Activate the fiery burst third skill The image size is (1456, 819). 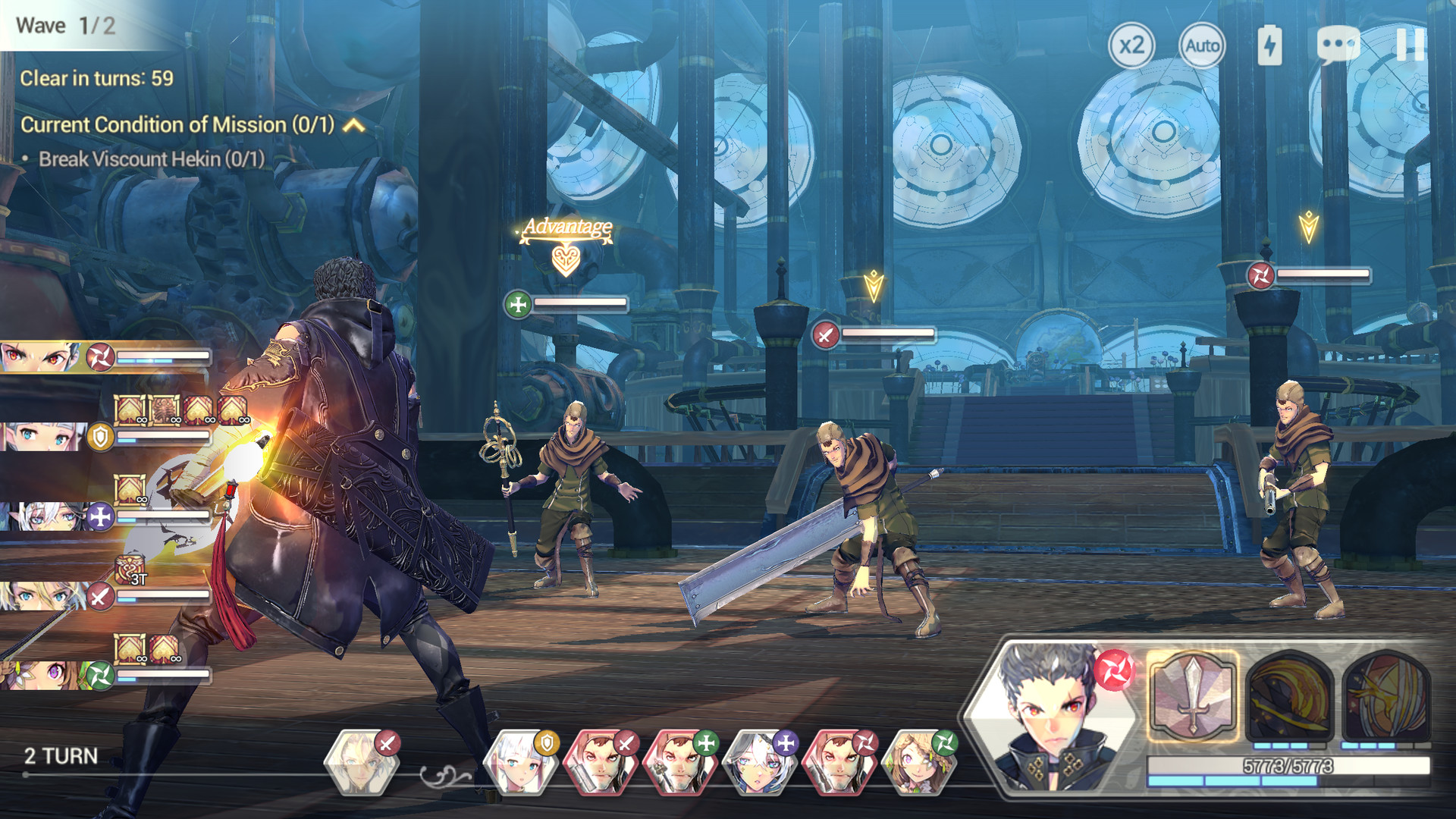[1385, 695]
